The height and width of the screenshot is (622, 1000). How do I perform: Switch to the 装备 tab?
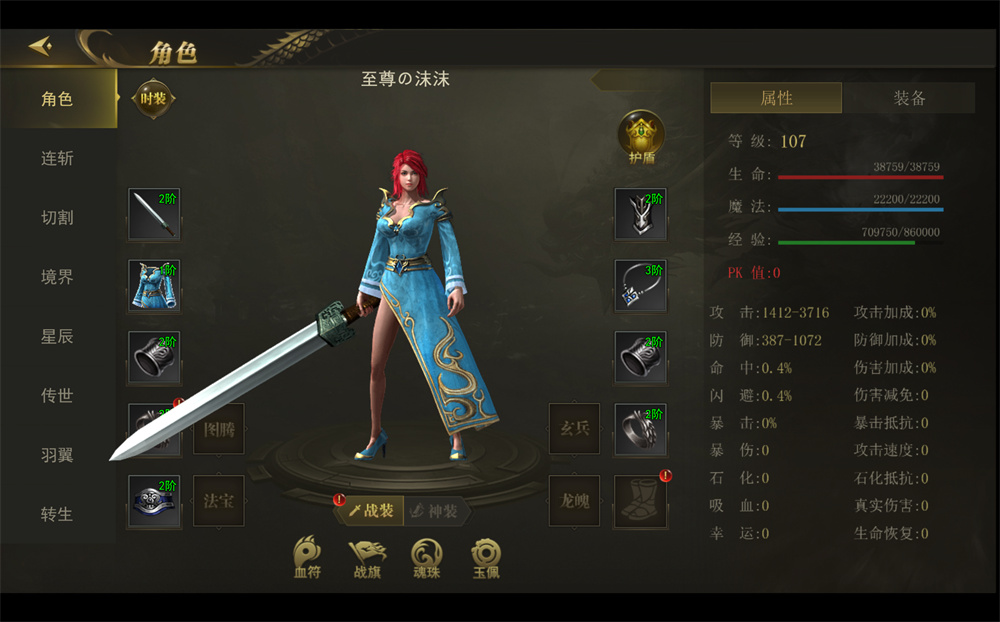(x=909, y=98)
